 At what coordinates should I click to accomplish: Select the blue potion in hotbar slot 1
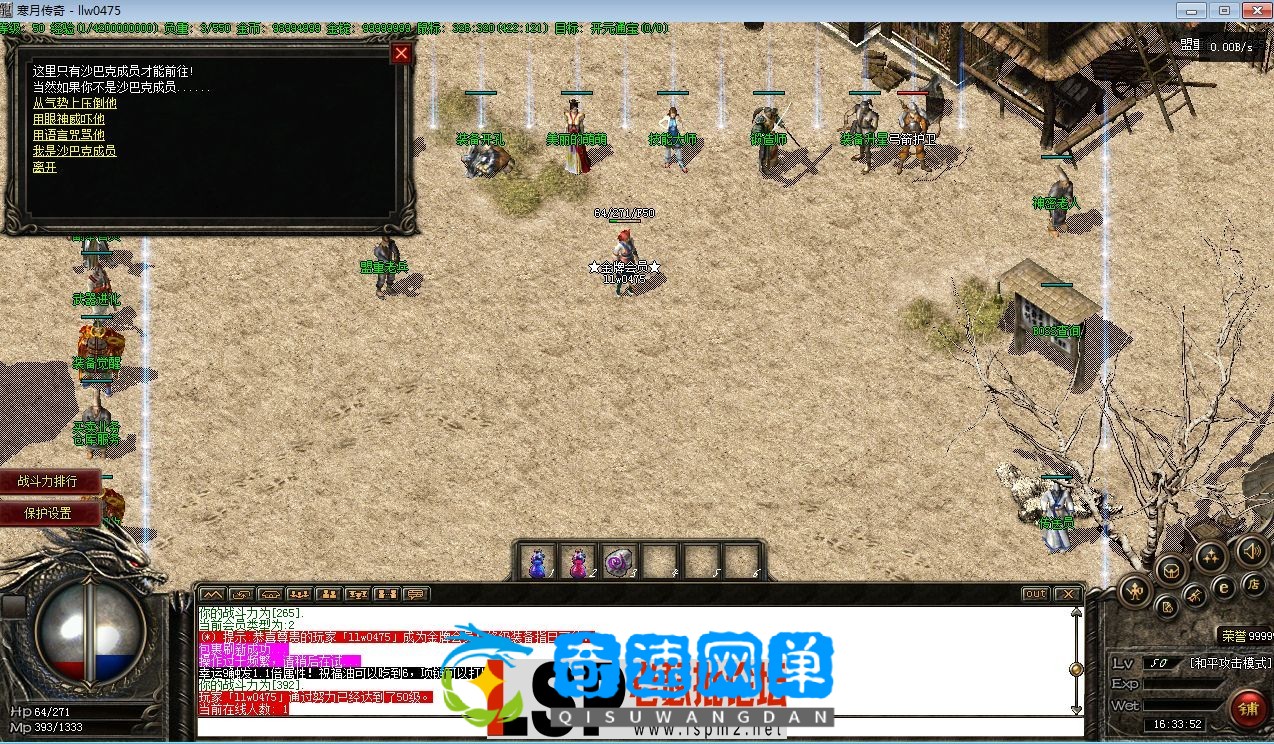538,563
